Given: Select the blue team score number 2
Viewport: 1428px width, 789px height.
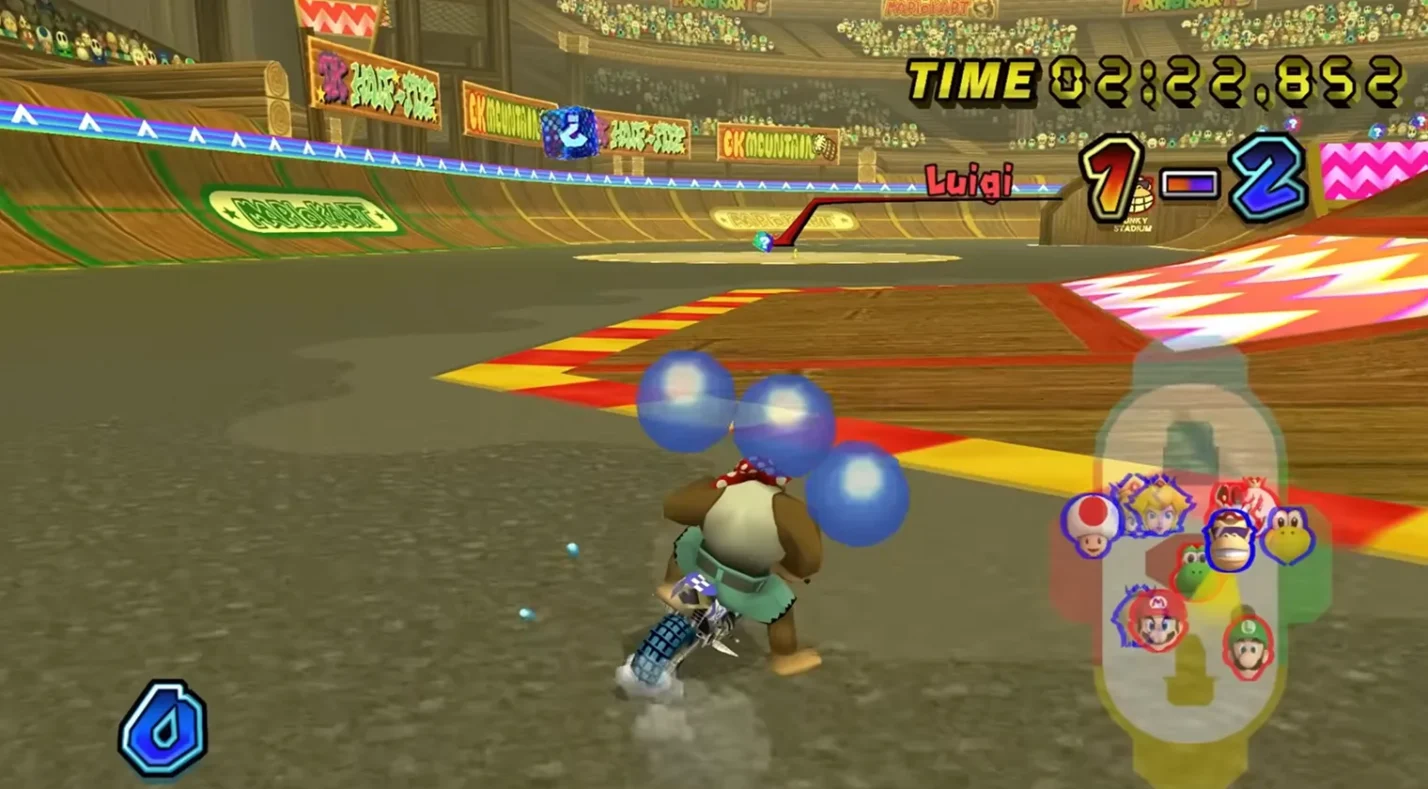Looking at the screenshot, I should (x=1267, y=177).
